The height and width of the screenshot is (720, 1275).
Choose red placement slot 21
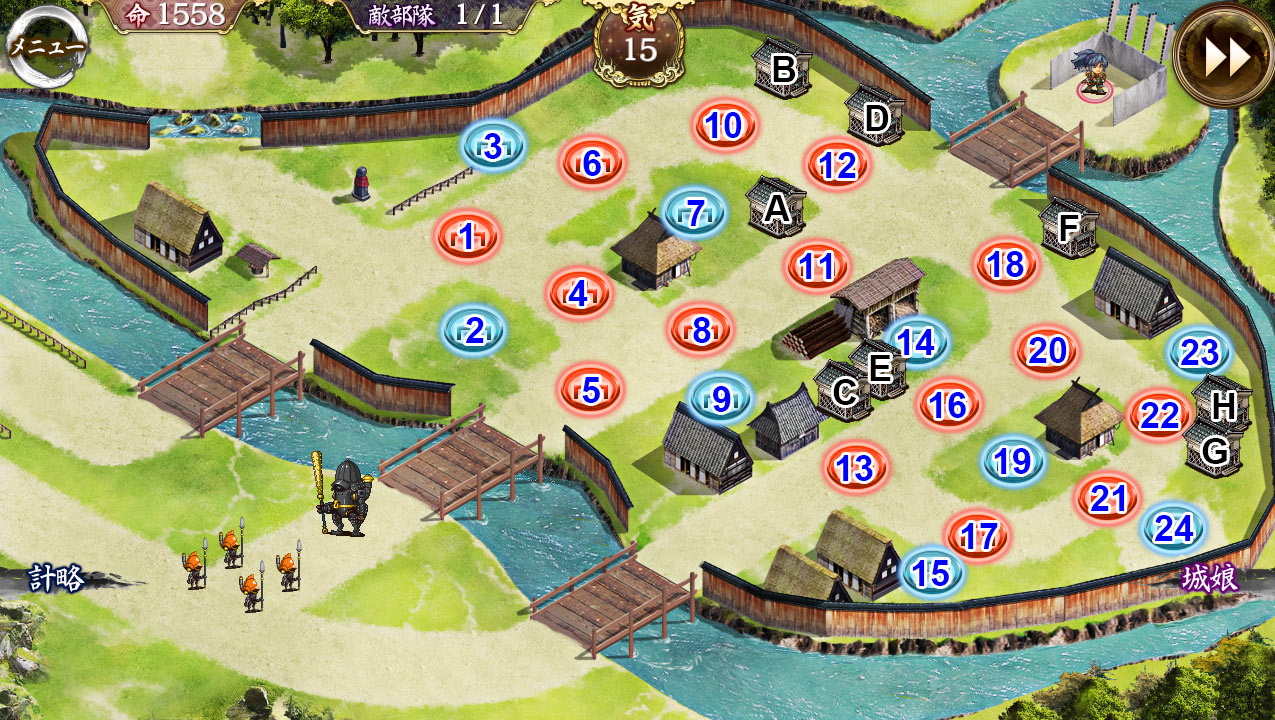coord(1109,498)
